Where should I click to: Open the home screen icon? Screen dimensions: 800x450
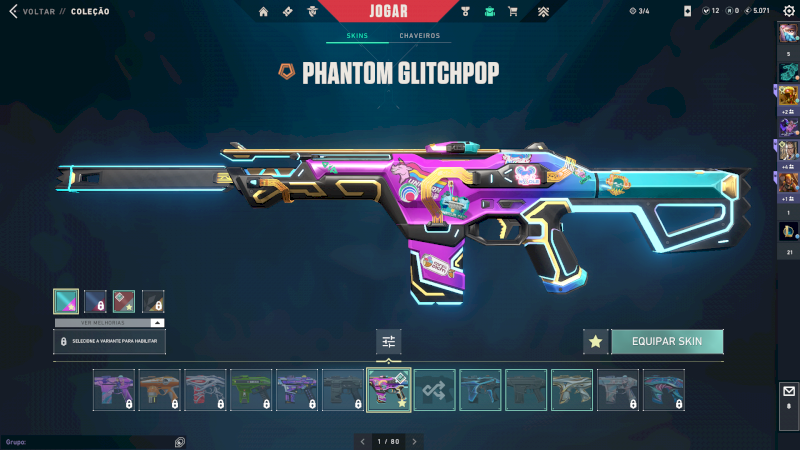click(x=264, y=12)
